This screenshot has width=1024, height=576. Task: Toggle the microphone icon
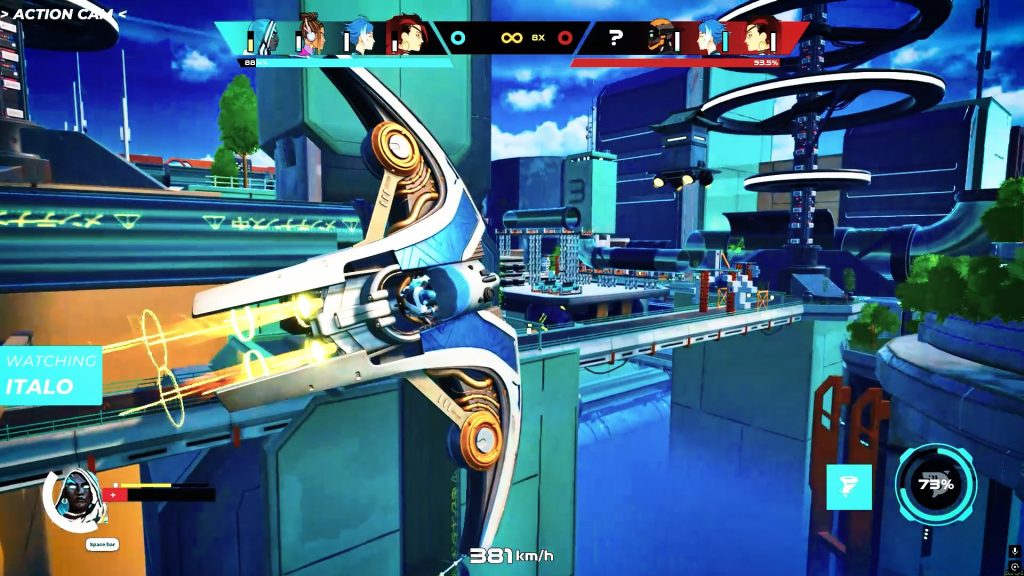click(x=1015, y=552)
